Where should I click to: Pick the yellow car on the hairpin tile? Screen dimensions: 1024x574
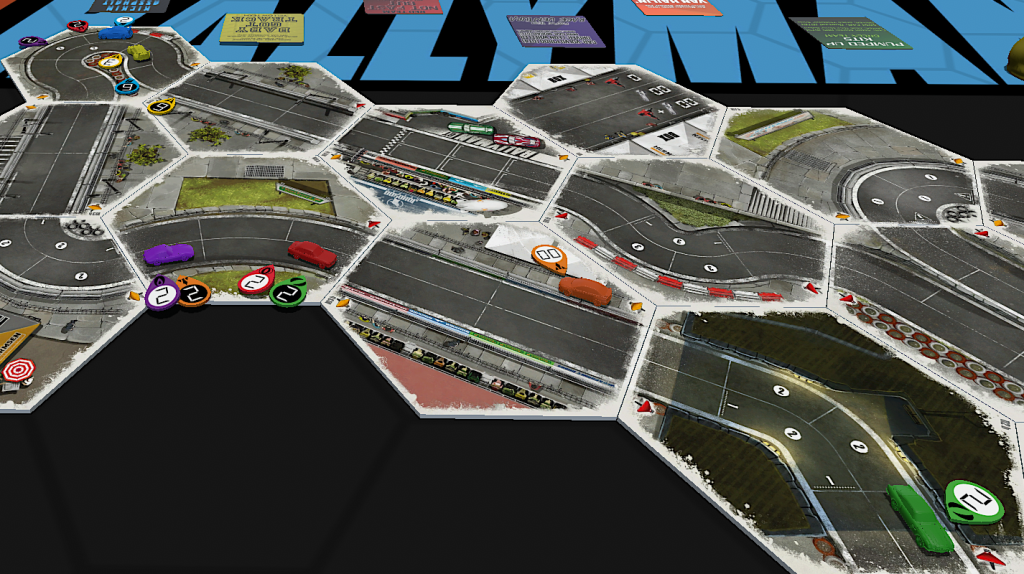pyautogui.click(x=137, y=52)
